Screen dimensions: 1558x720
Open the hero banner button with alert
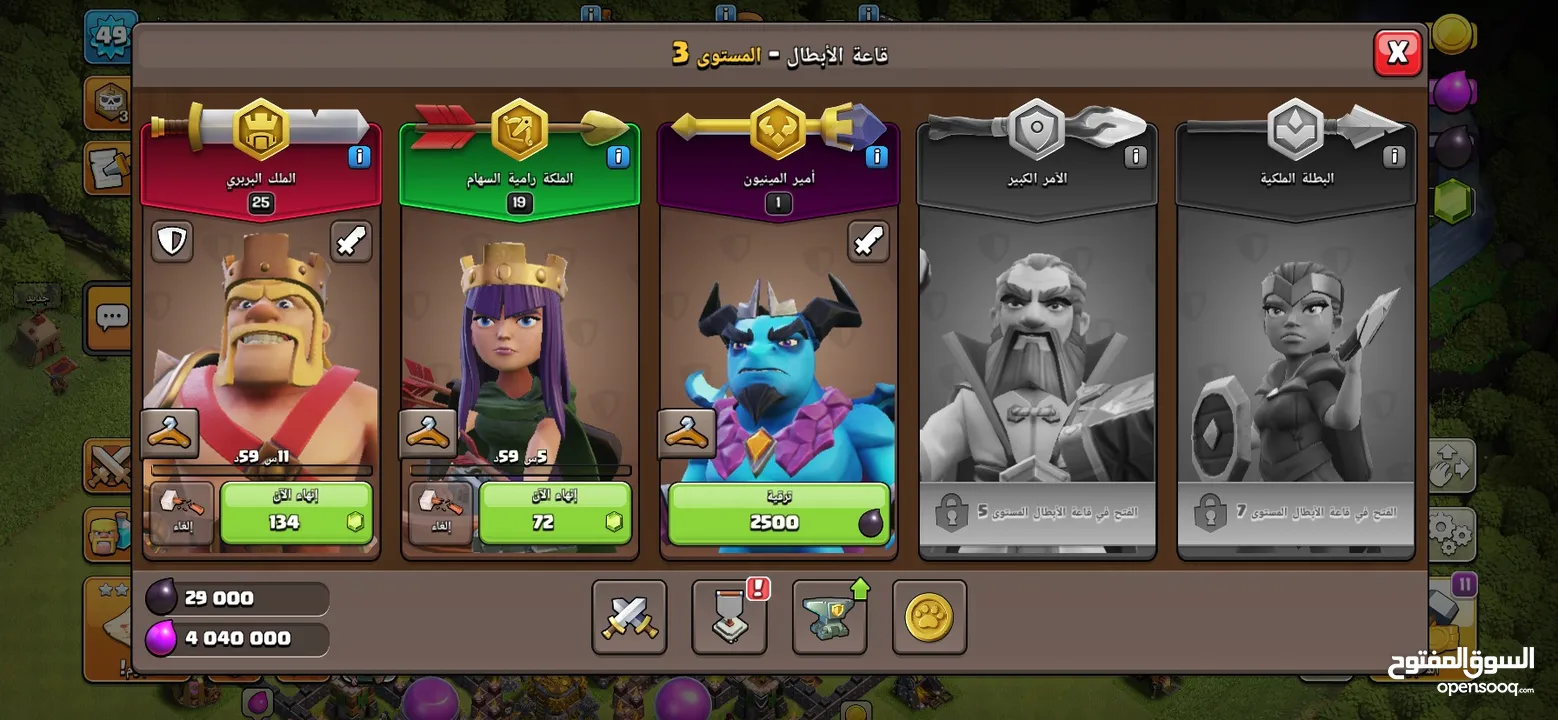[x=729, y=617]
